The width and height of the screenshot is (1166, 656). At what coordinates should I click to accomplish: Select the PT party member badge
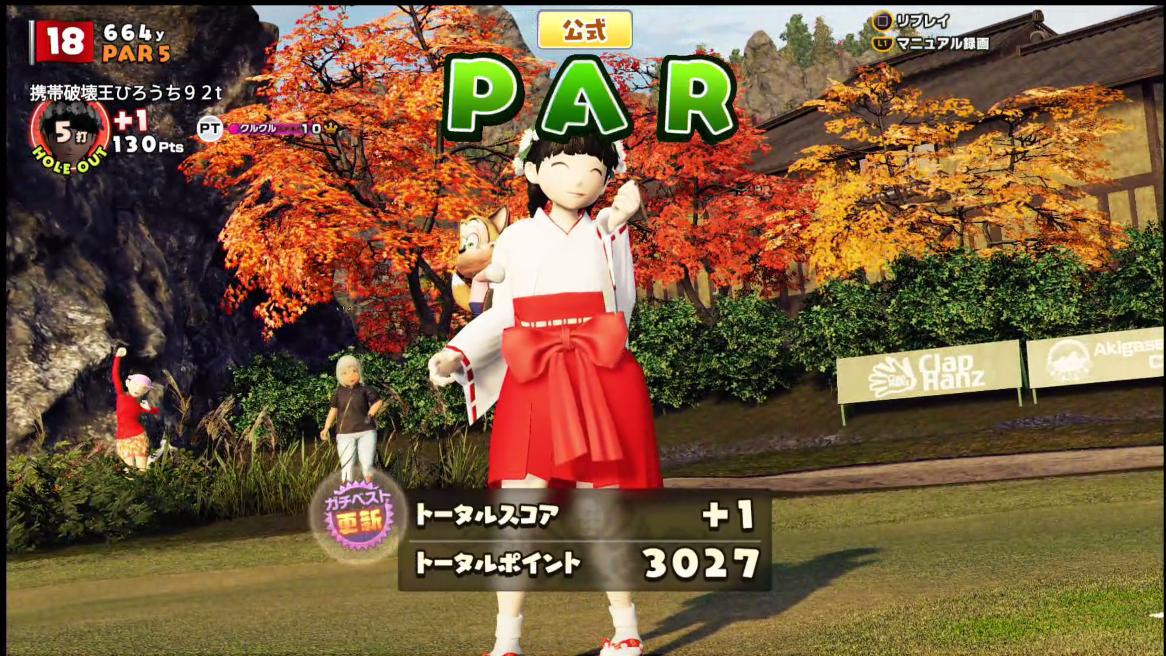click(209, 128)
